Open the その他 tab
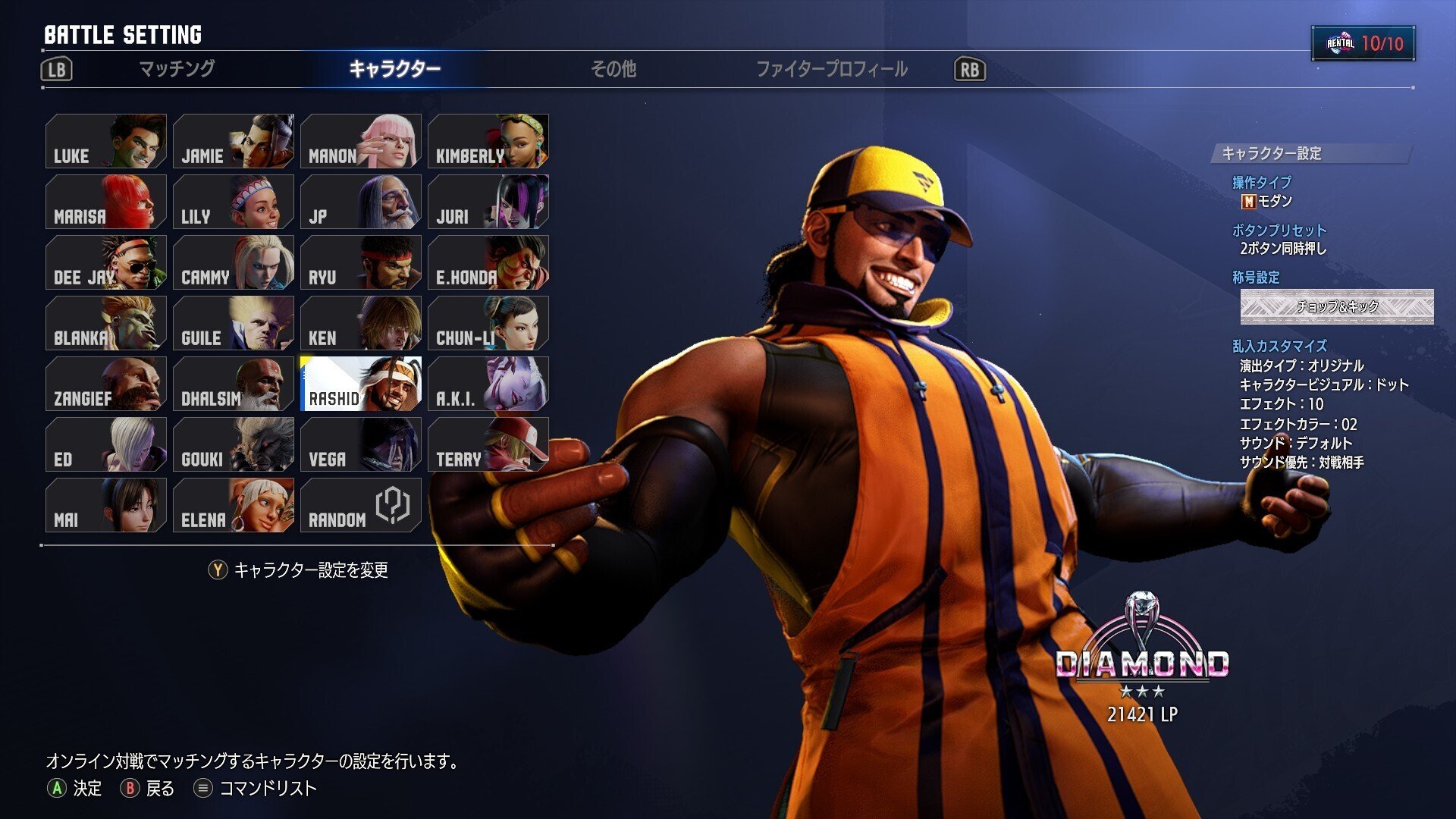 click(x=614, y=70)
